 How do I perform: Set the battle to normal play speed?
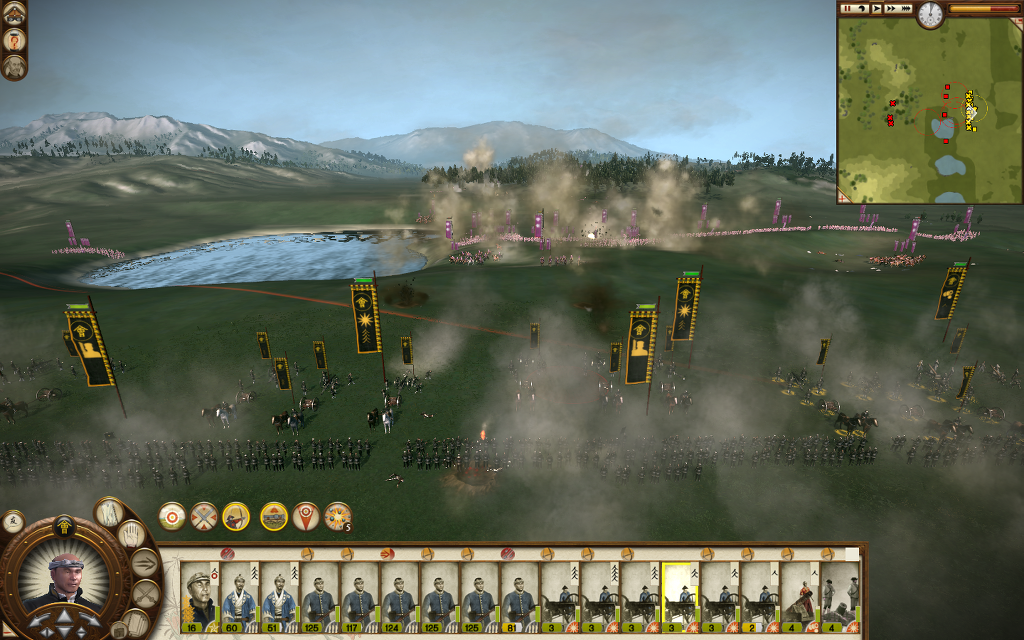876,8
